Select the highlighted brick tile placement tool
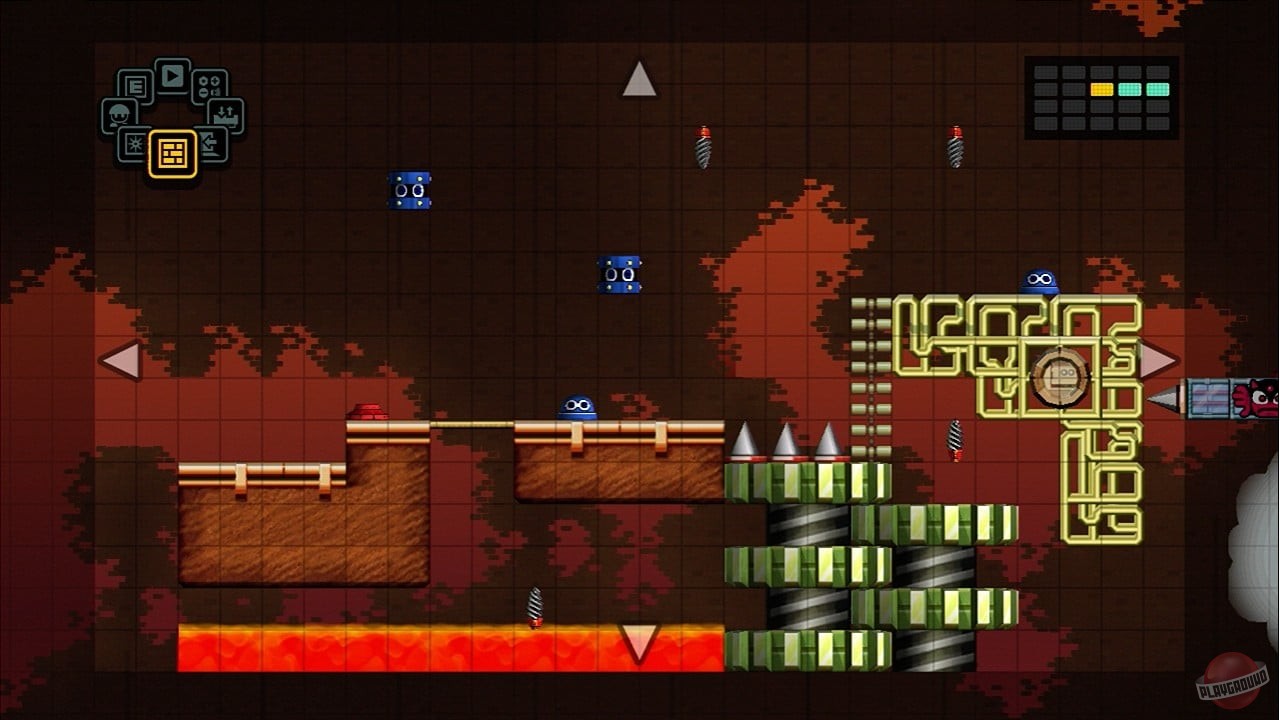Image resolution: width=1280 pixels, height=720 pixels. click(173, 153)
